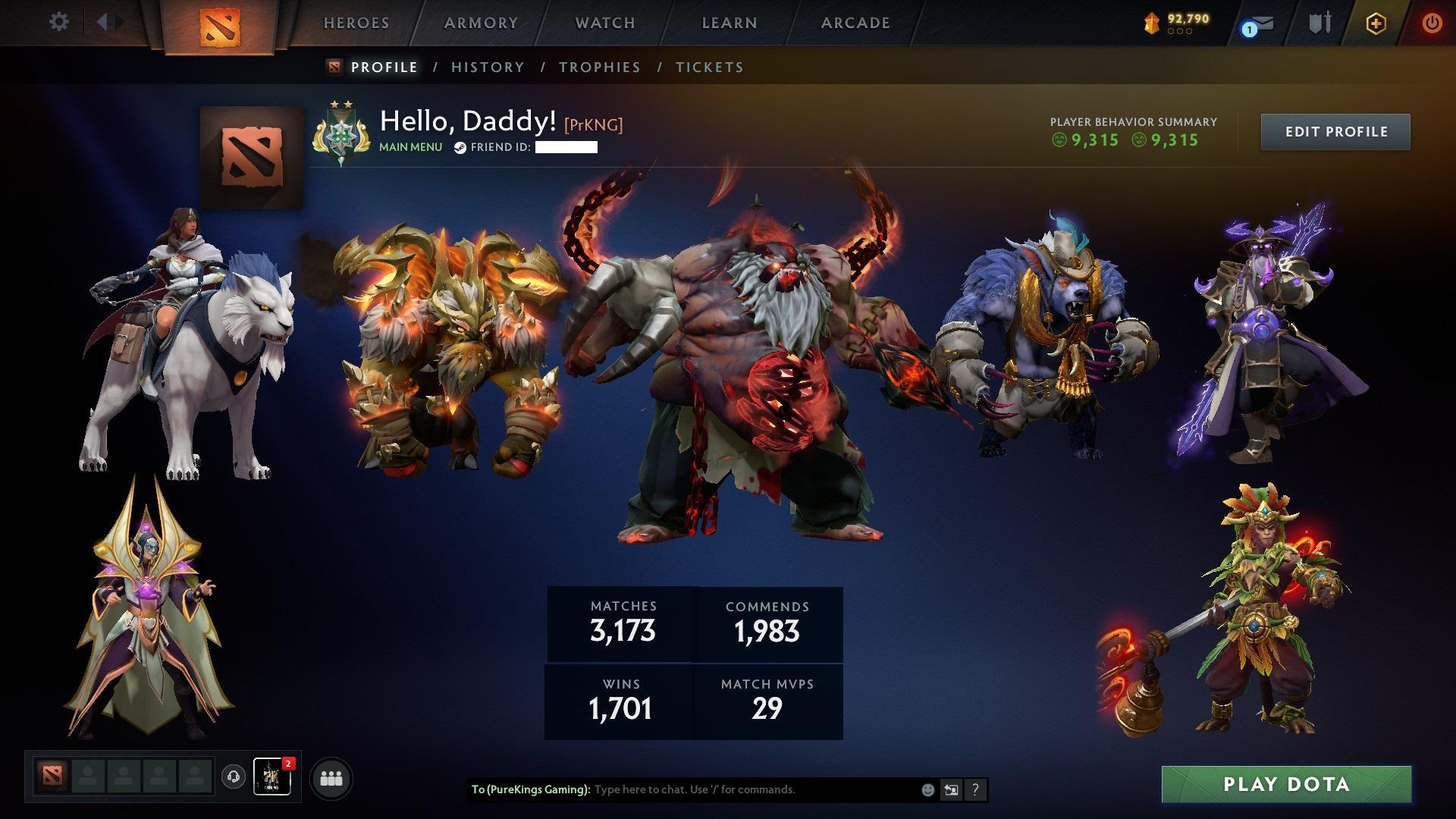
Task: Open the Dota Plus hexagon icon
Action: (1375, 23)
